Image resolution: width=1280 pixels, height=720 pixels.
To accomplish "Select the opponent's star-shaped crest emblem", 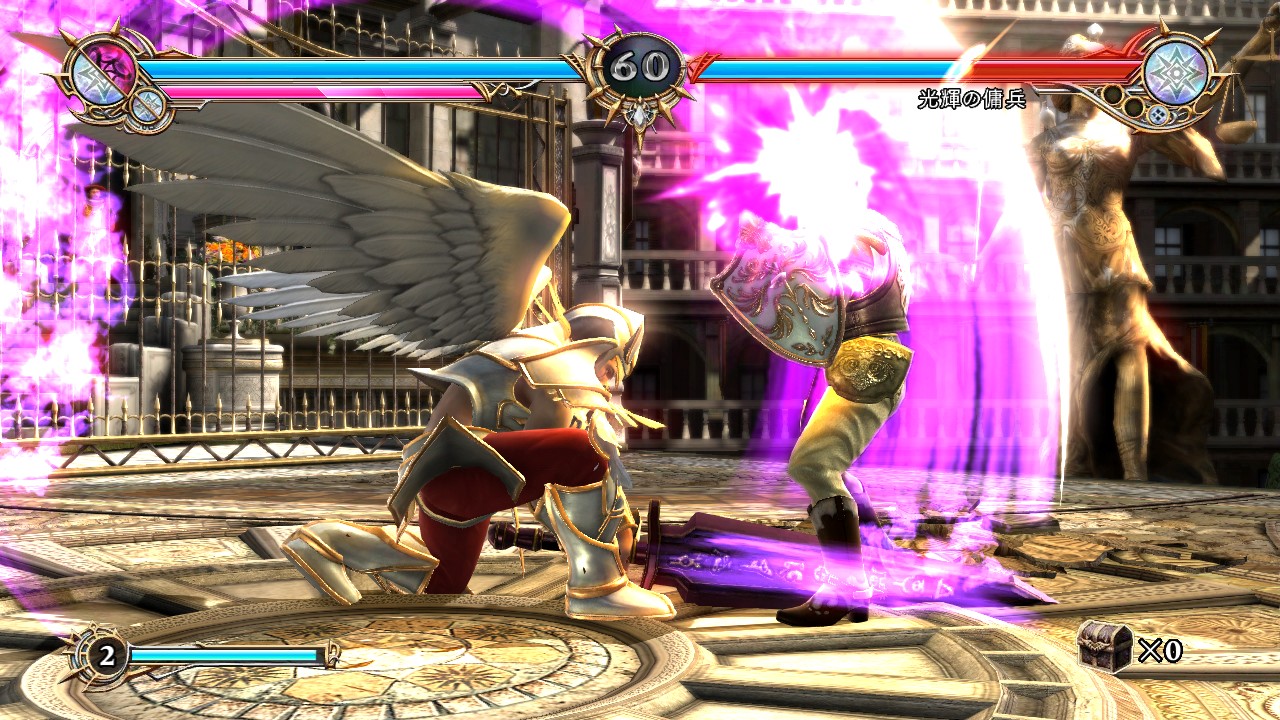I will point(1175,72).
